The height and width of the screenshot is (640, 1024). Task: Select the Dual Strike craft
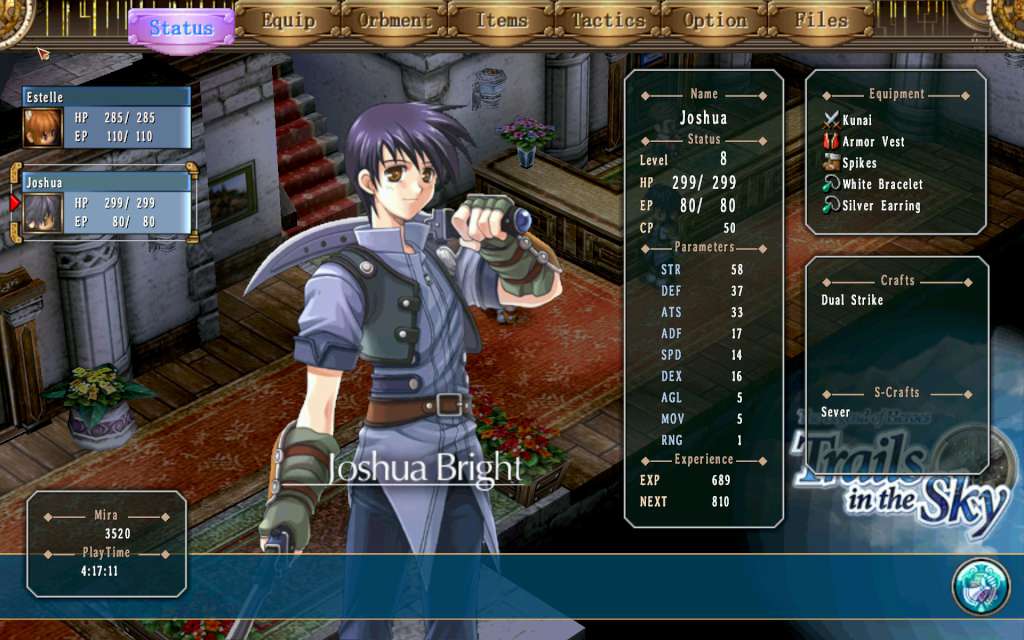point(852,300)
